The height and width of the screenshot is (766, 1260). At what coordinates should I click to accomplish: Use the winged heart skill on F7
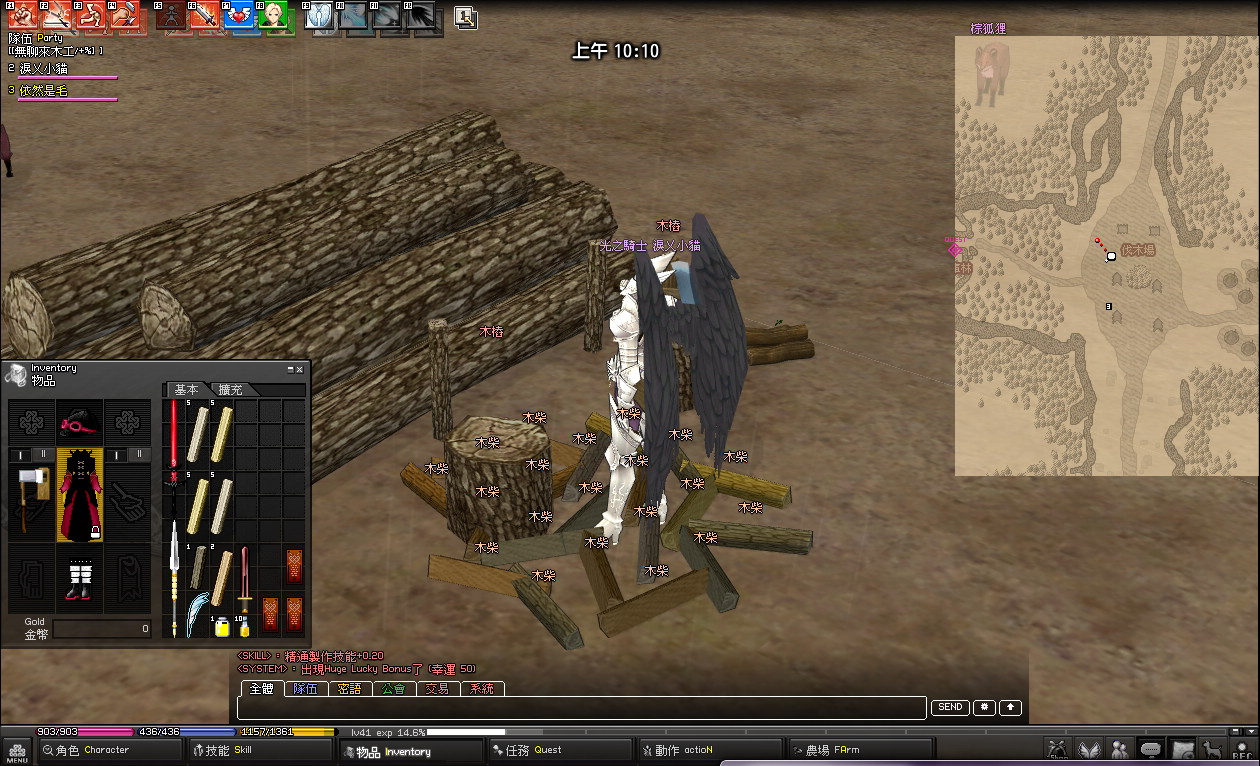(239, 14)
